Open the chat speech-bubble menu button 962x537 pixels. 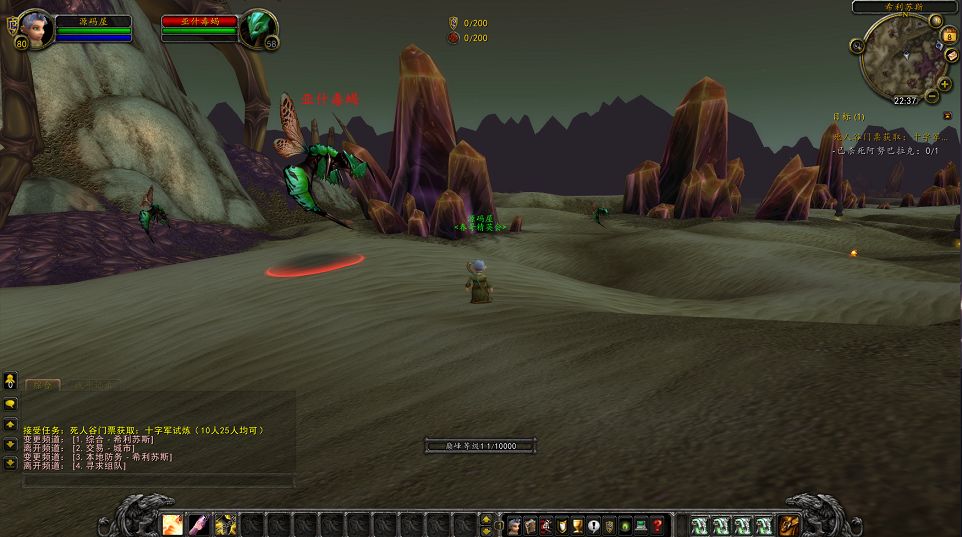(x=10, y=403)
